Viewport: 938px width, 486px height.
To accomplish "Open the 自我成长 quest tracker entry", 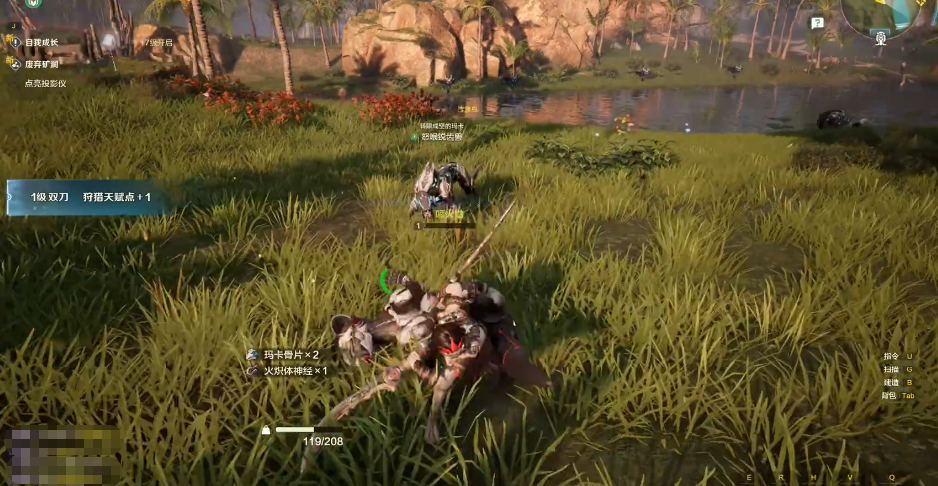I will tap(41, 43).
